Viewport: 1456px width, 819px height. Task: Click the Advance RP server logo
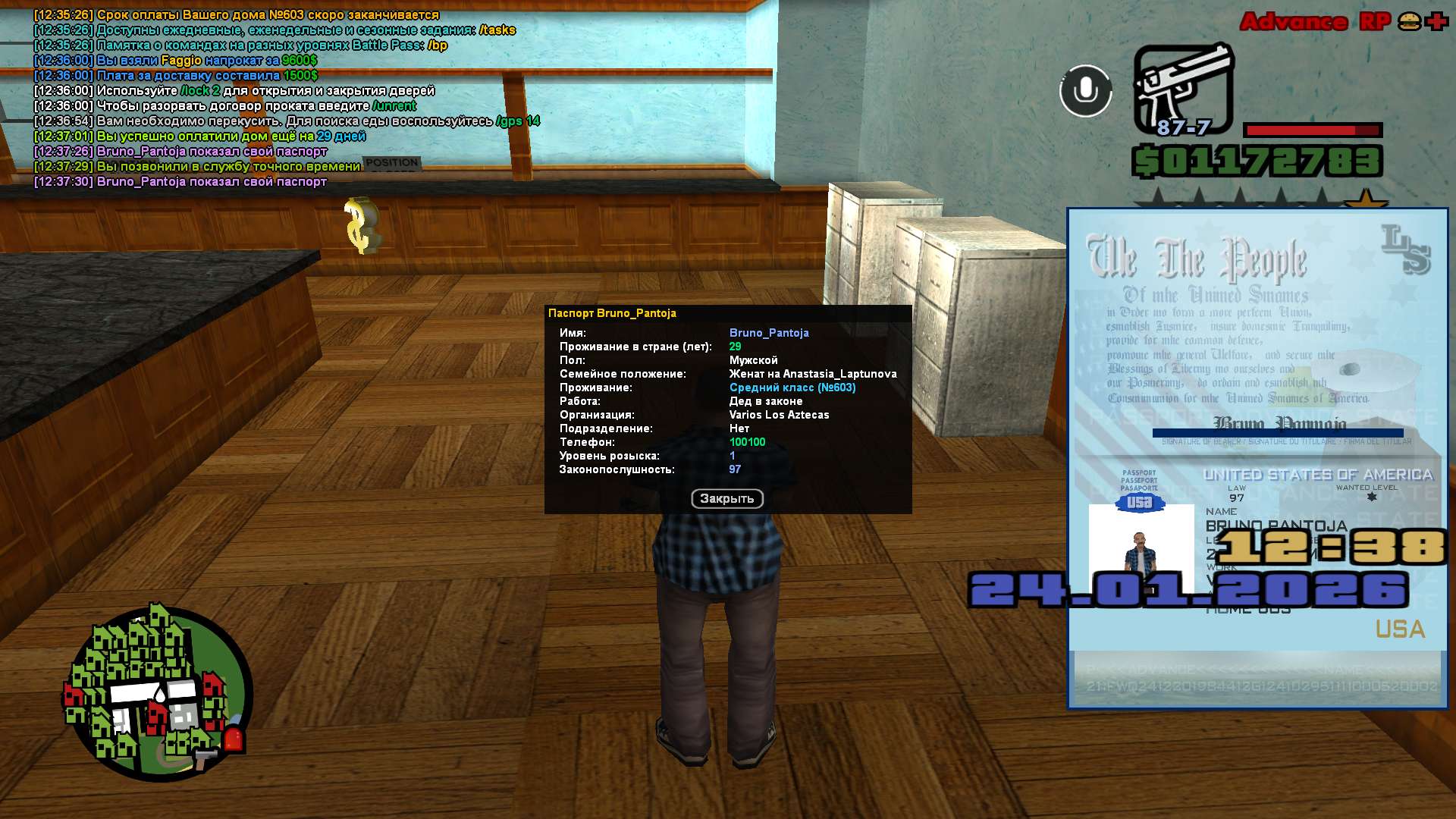pos(1315,22)
